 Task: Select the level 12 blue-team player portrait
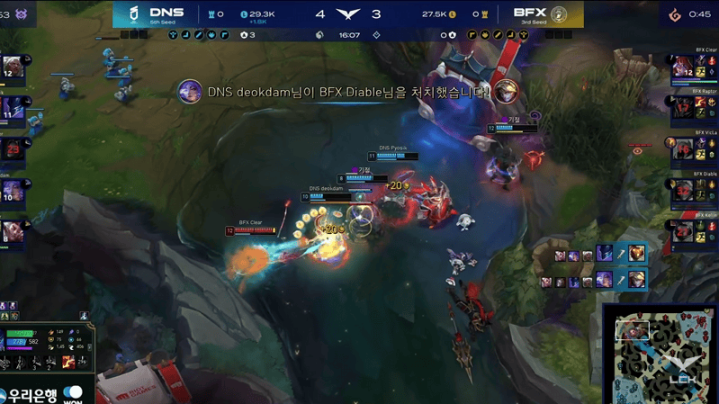point(13,68)
